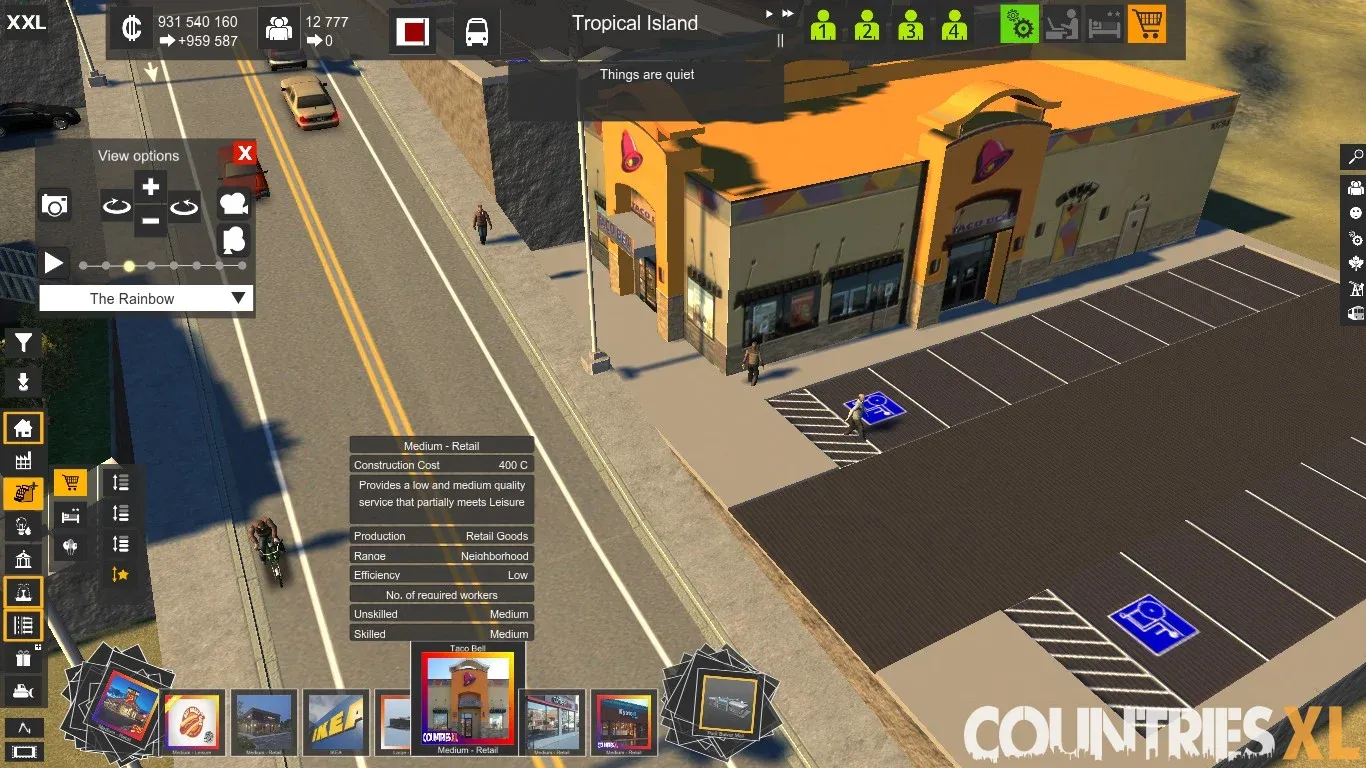The width and height of the screenshot is (1366, 768).
Task: Select the shopping cart retail subcategory
Action: click(x=70, y=484)
